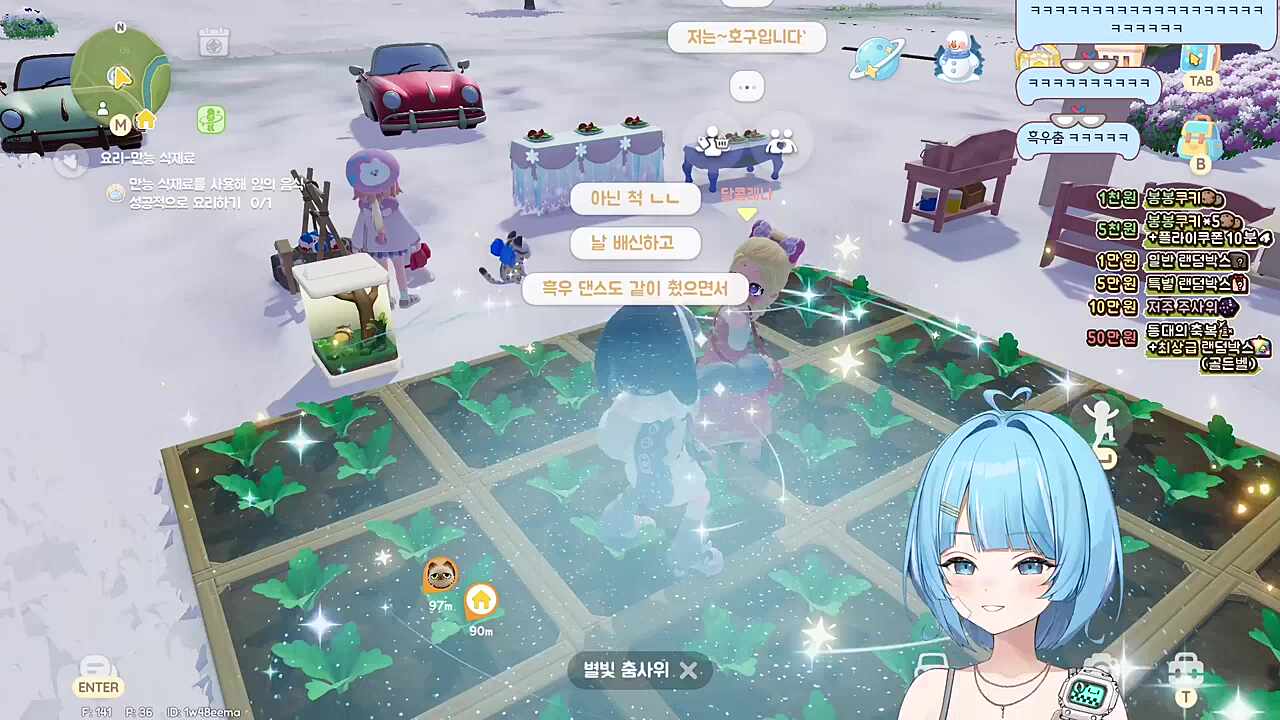Select the orange home distance marker
This screenshot has width=1280, height=720.
(x=481, y=600)
